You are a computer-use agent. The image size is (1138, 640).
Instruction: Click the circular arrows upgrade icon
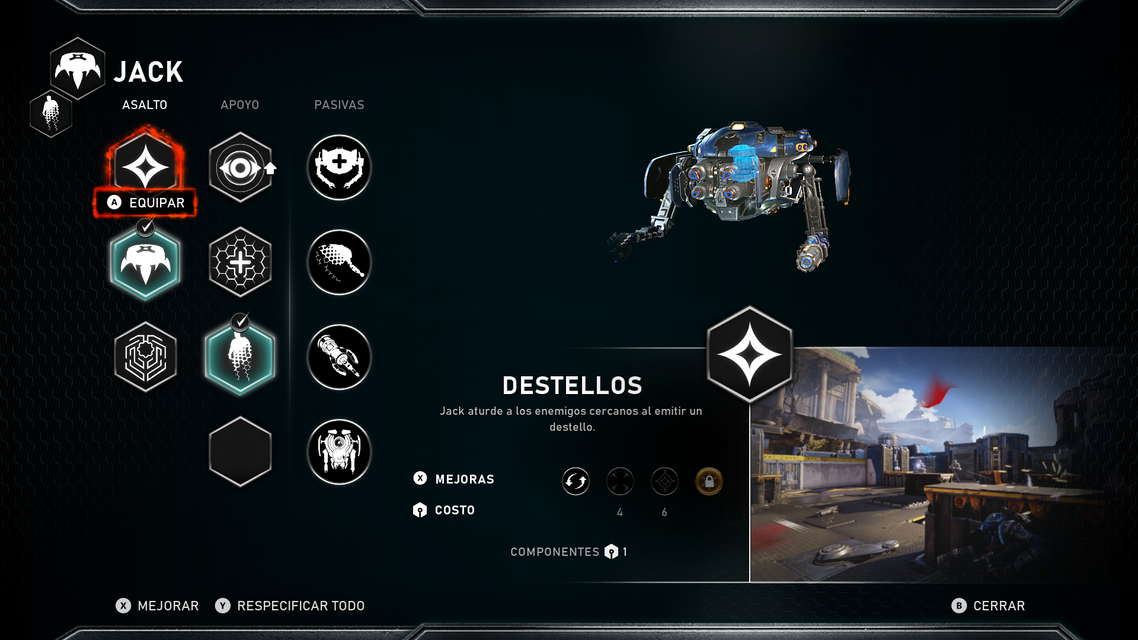click(x=576, y=482)
